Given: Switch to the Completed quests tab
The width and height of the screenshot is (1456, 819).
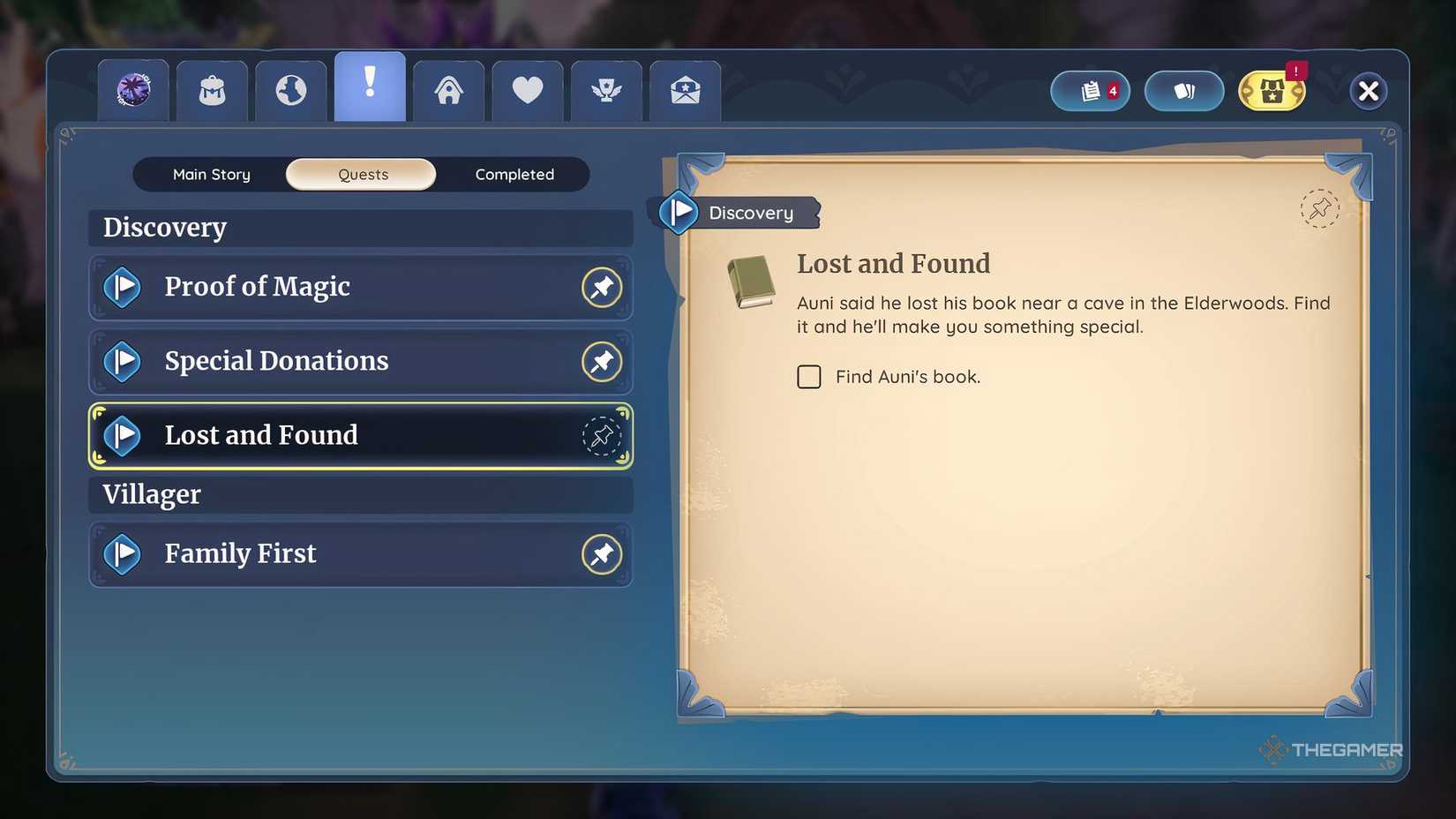Looking at the screenshot, I should tap(515, 174).
